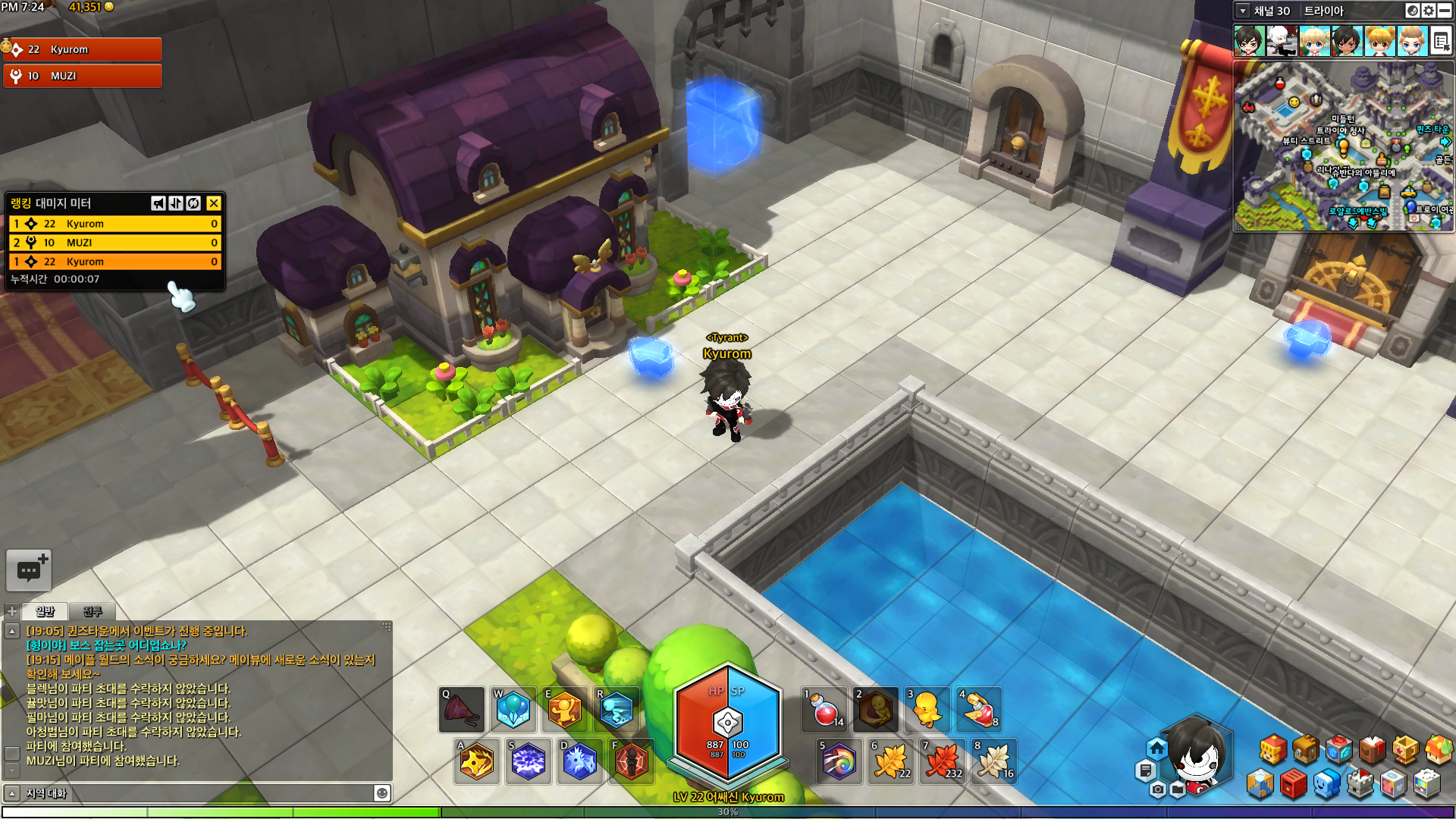Select the yellow chick item slot
This screenshot has width=1456, height=819.
tap(927, 711)
